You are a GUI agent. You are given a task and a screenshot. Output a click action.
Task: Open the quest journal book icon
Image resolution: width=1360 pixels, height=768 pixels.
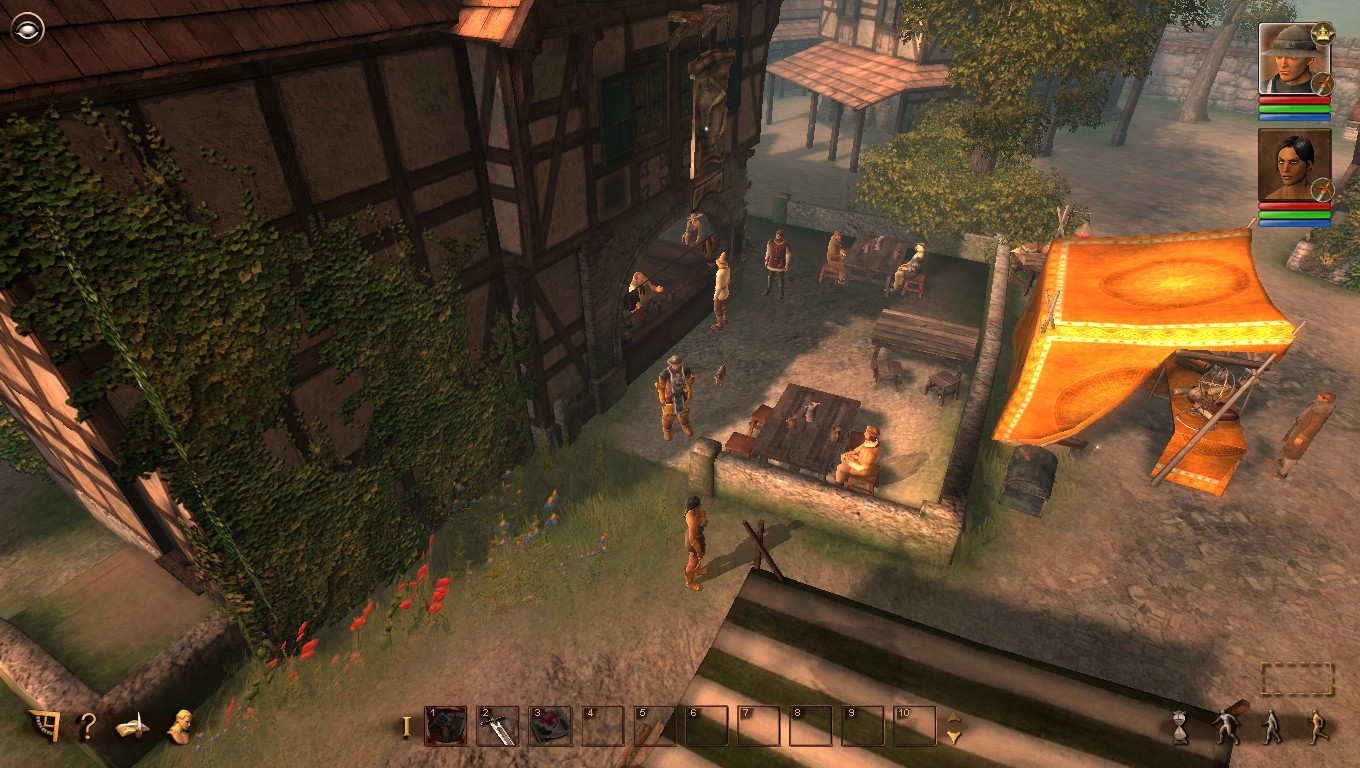pos(131,728)
